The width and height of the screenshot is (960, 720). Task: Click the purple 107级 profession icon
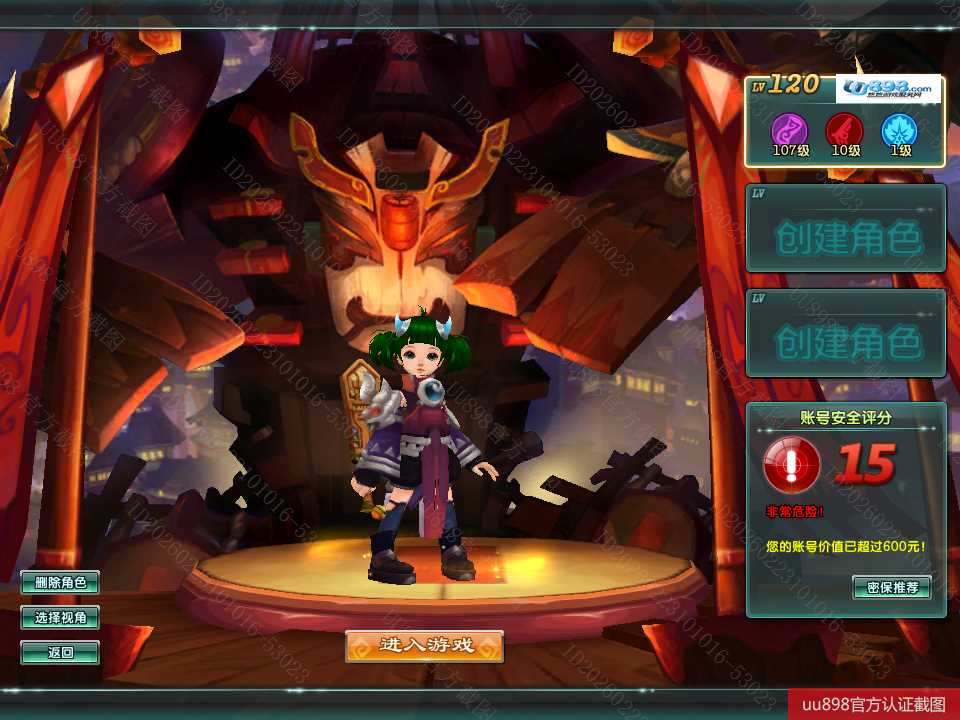(788, 130)
